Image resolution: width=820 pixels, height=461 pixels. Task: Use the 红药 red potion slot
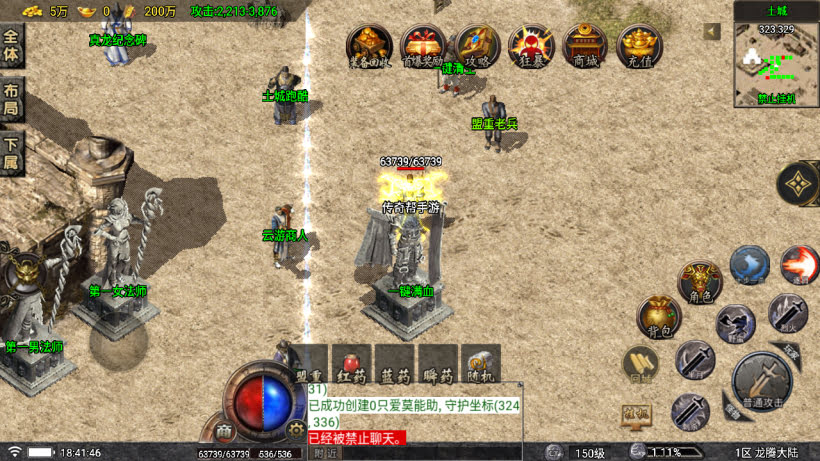352,366
